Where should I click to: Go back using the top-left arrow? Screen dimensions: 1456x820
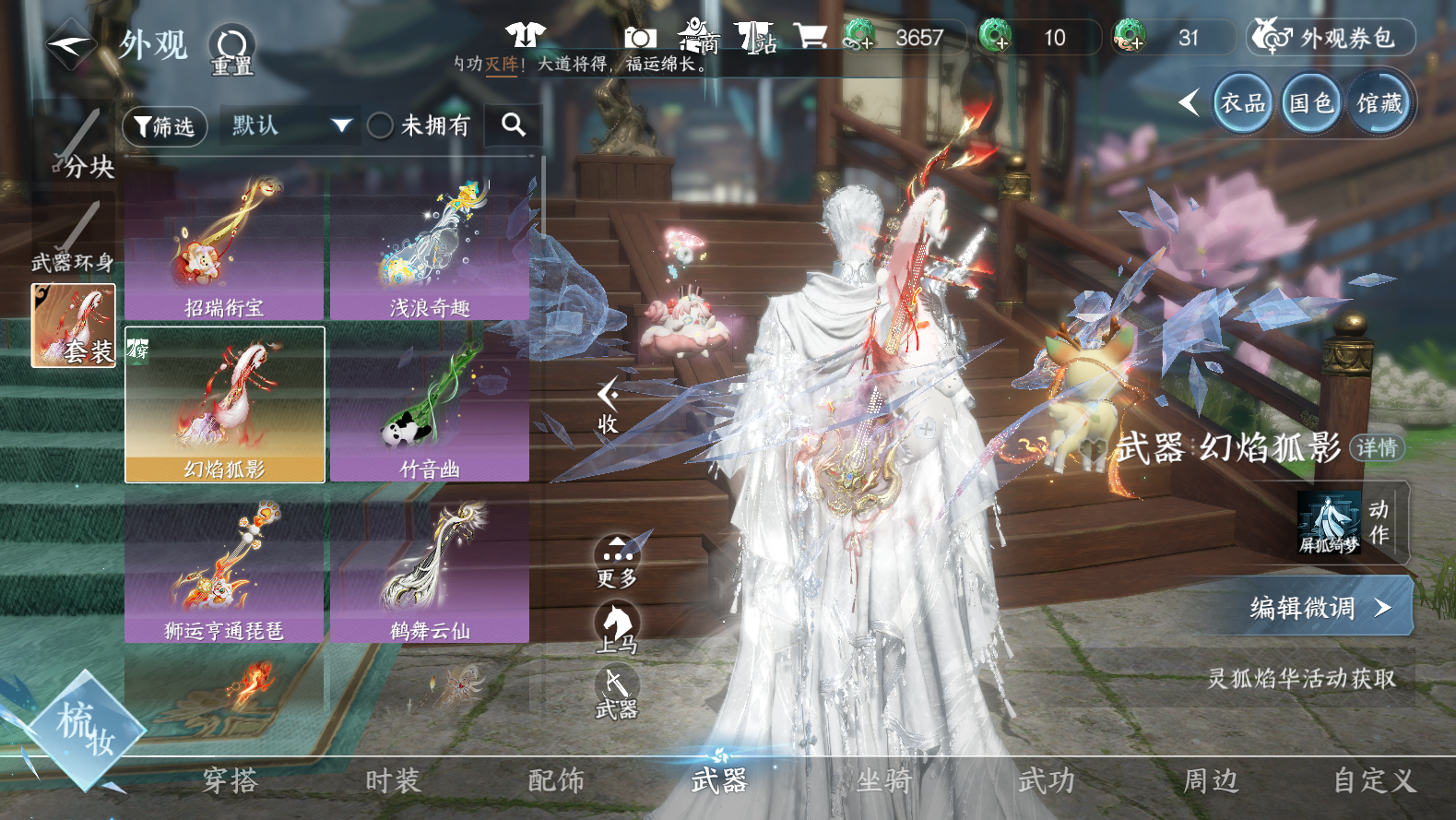tap(70, 43)
